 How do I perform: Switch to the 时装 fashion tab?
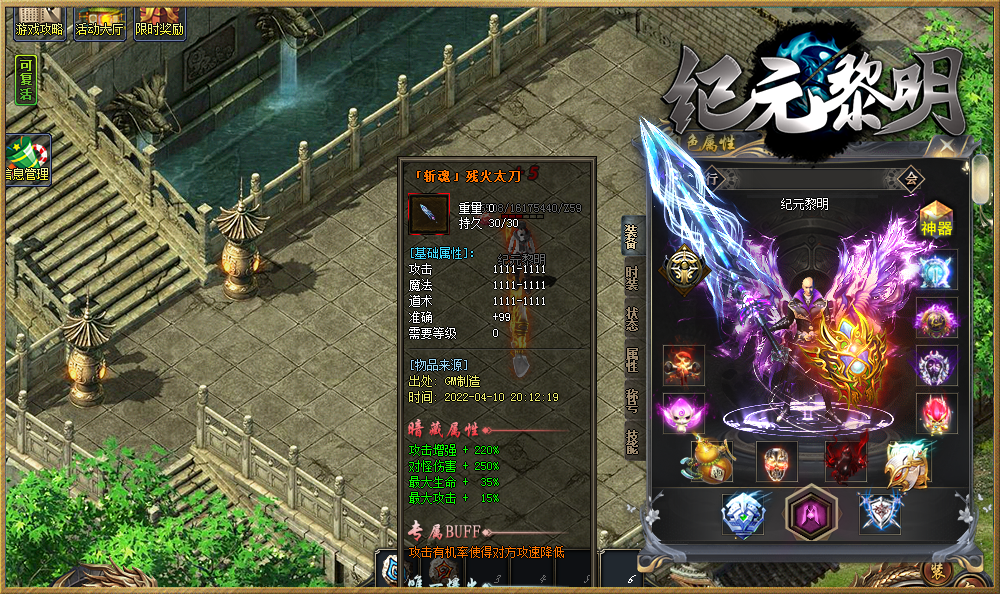(633, 278)
